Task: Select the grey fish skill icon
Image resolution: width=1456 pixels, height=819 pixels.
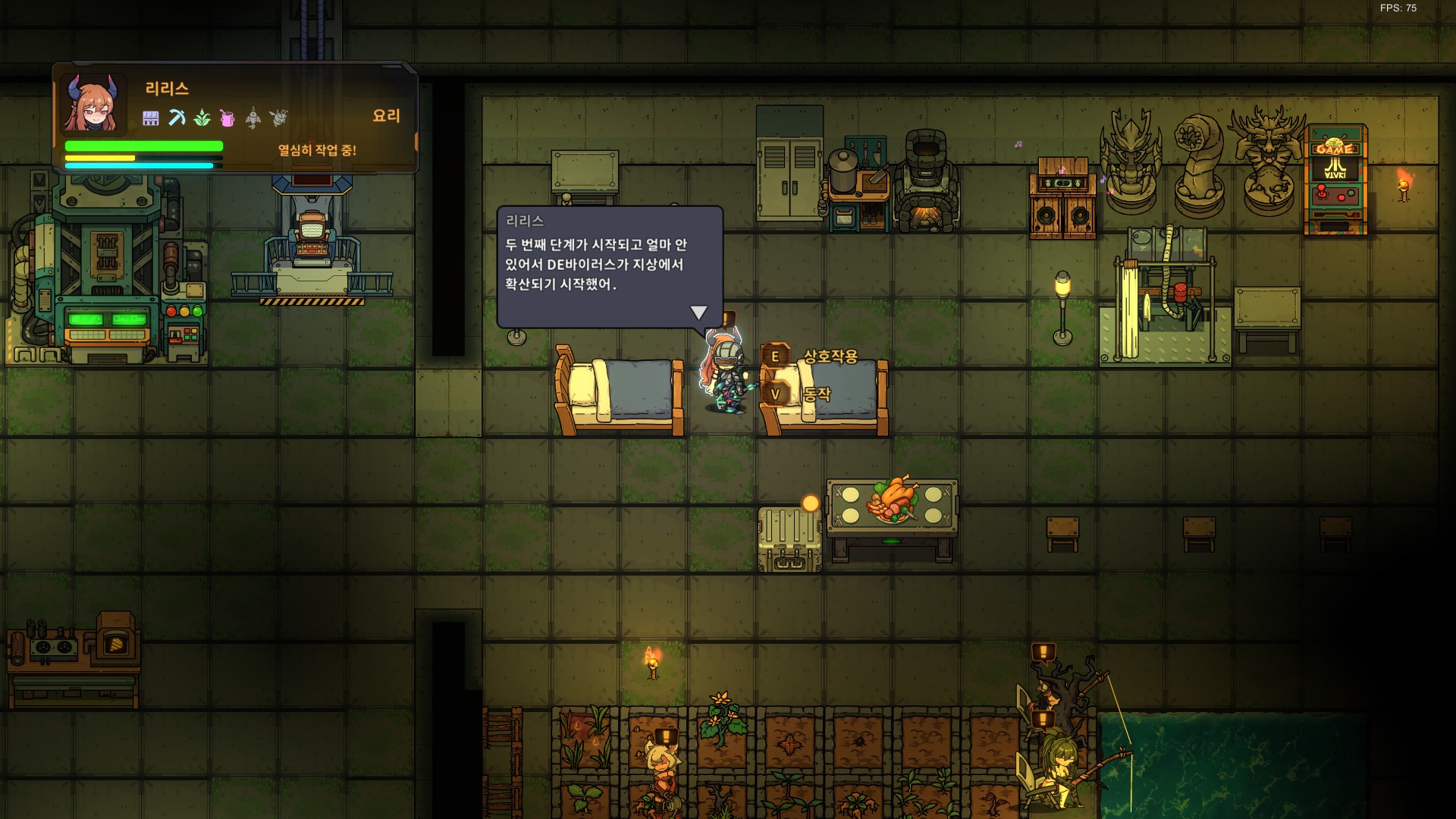Action: [x=253, y=118]
